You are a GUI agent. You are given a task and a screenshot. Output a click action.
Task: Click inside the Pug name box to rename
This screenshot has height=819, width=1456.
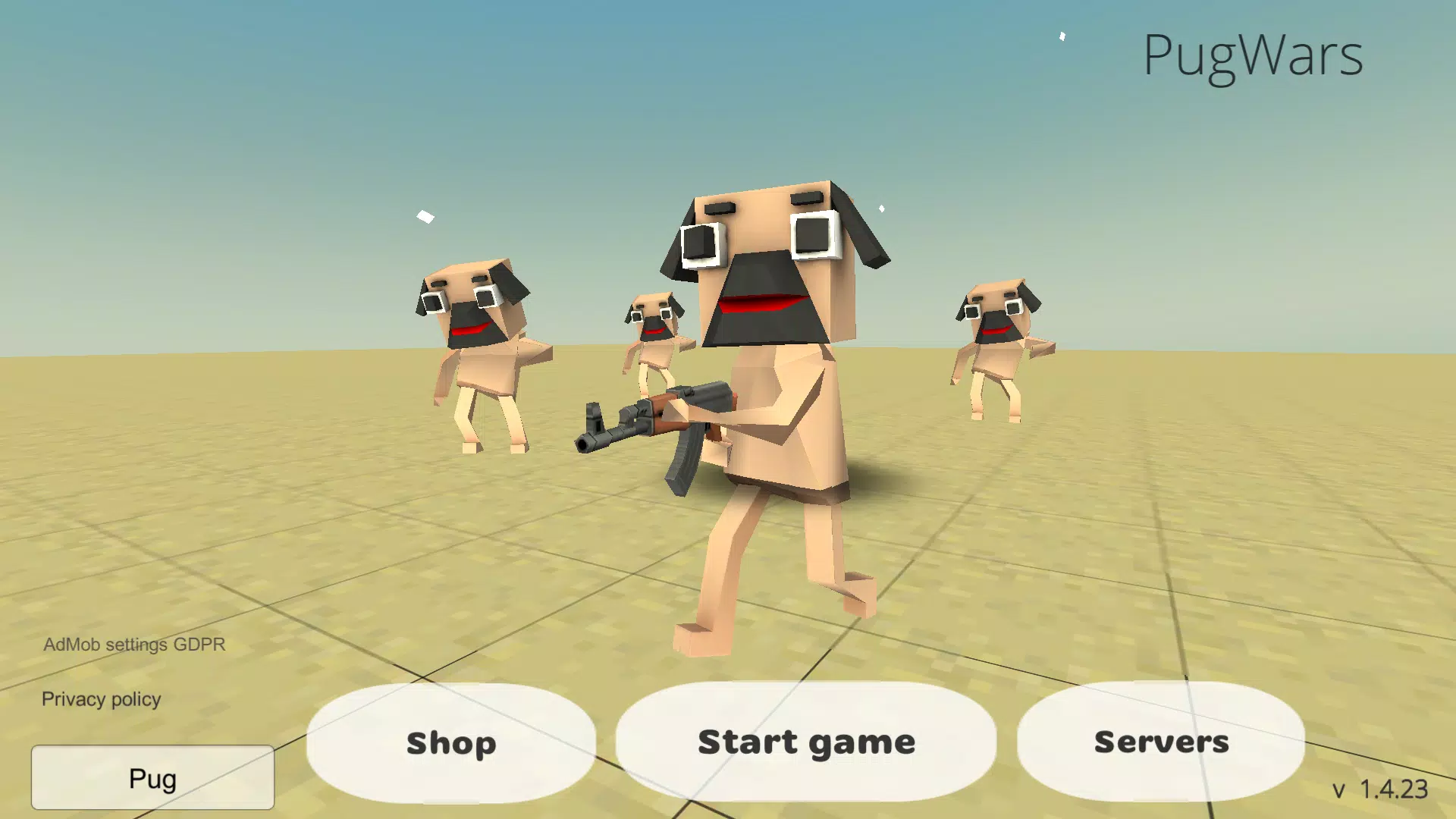click(152, 777)
